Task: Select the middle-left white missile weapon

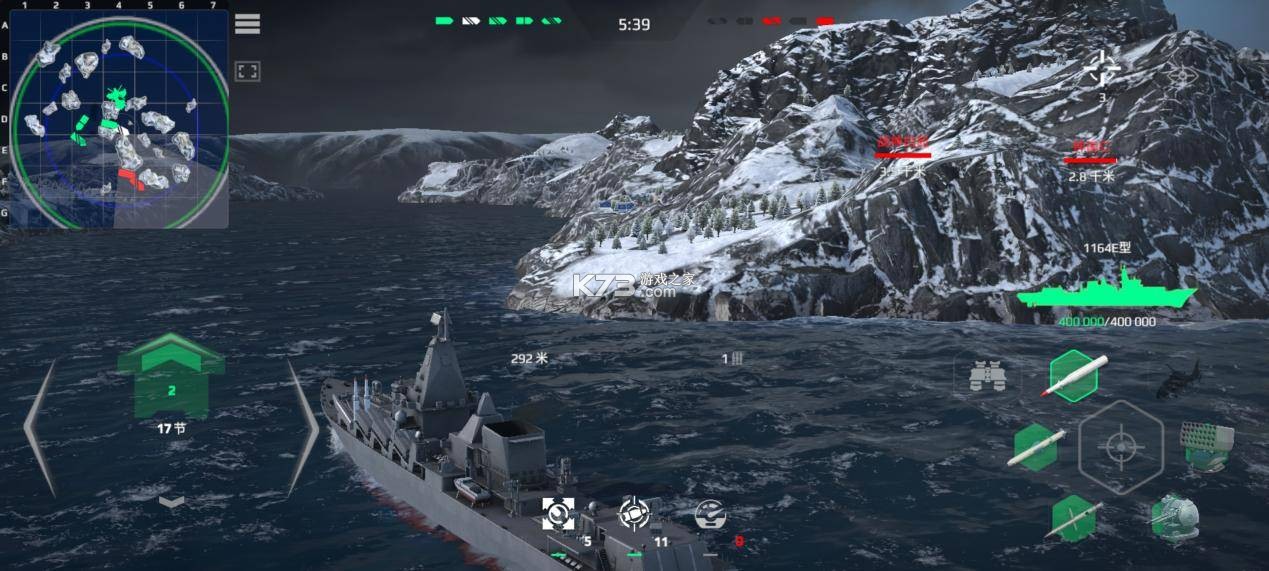Action: [x=1036, y=447]
